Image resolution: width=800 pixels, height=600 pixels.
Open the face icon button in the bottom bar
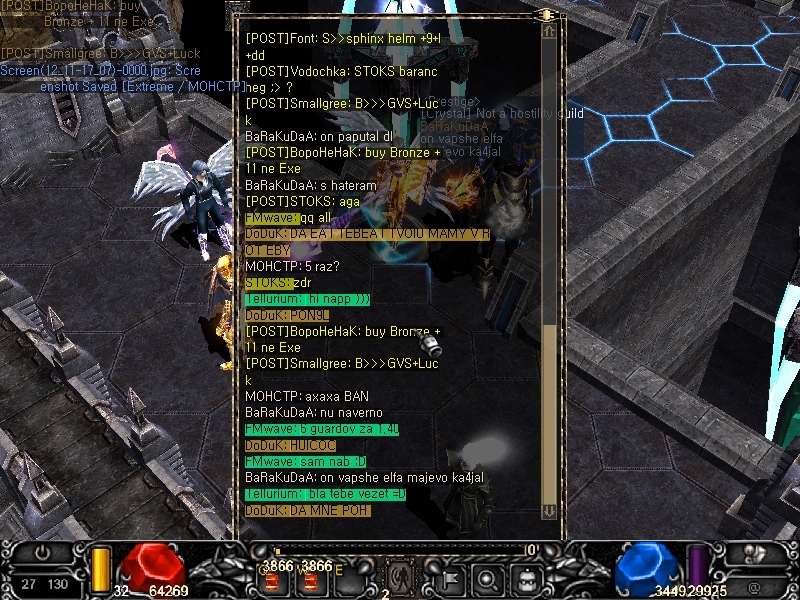pyautogui.click(x=525, y=577)
